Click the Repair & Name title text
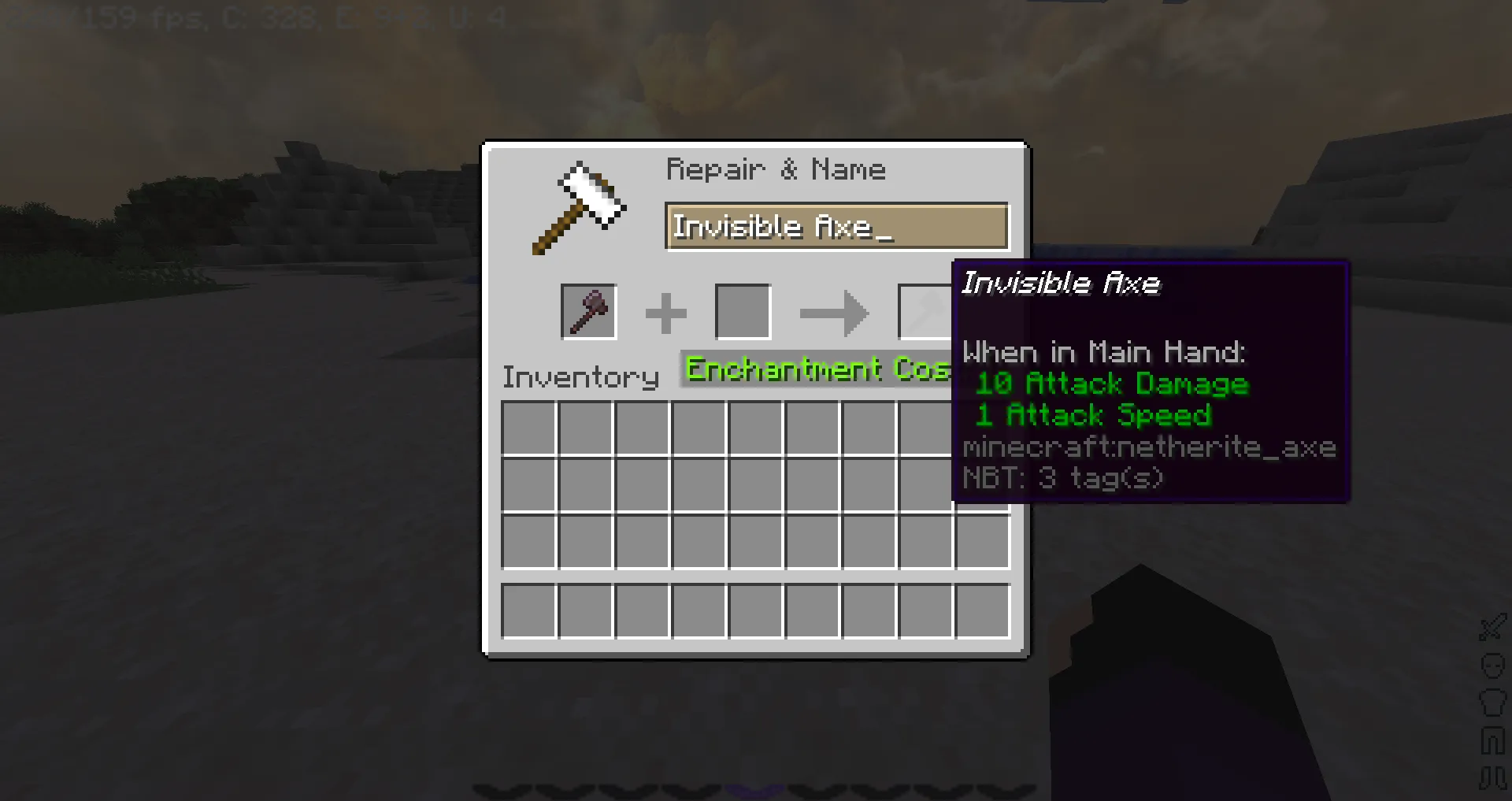This screenshot has height=801, width=1512. pyautogui.click(x=776, y=169)
